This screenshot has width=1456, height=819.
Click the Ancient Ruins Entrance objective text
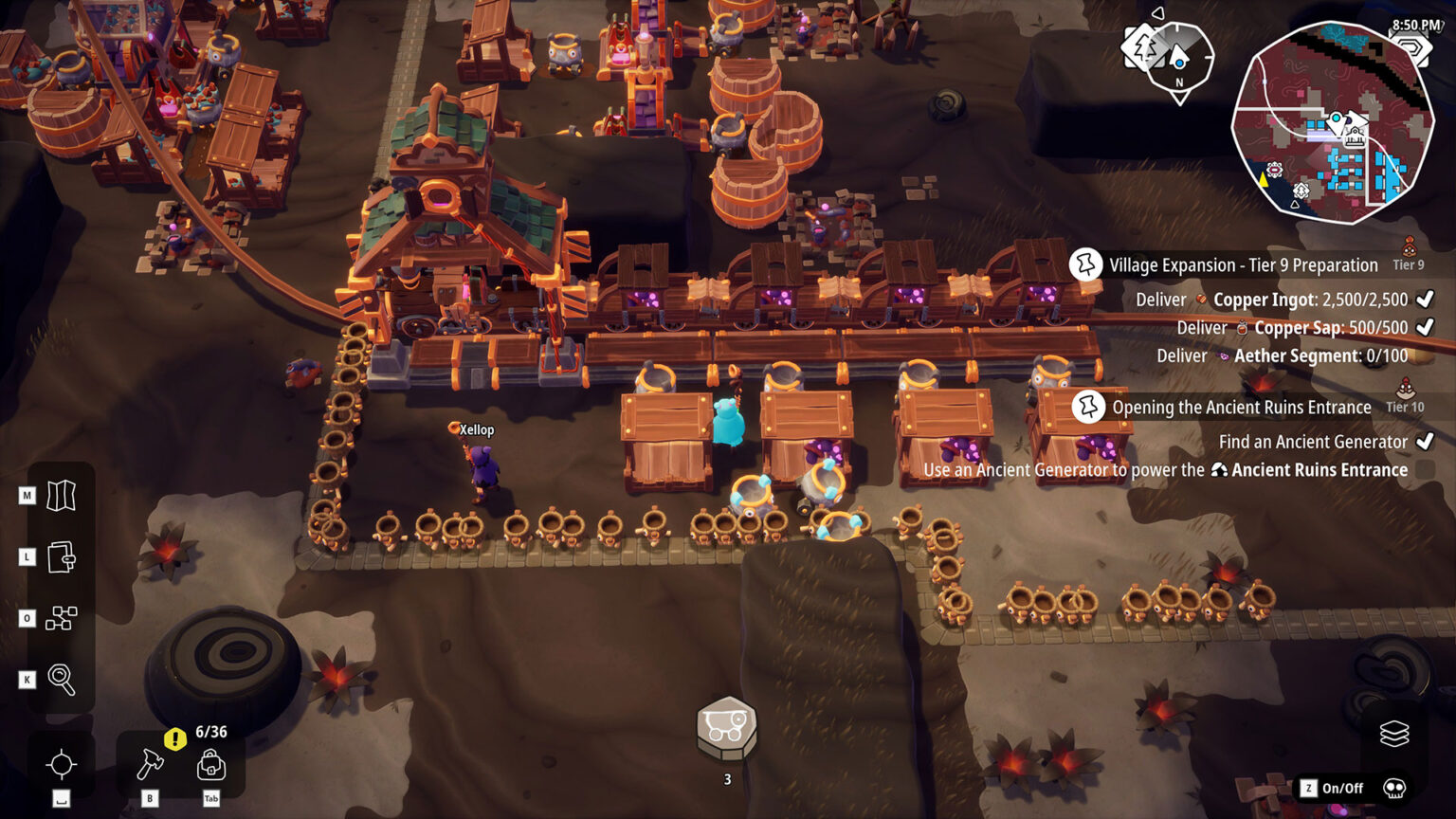[x=1316, y=469]
